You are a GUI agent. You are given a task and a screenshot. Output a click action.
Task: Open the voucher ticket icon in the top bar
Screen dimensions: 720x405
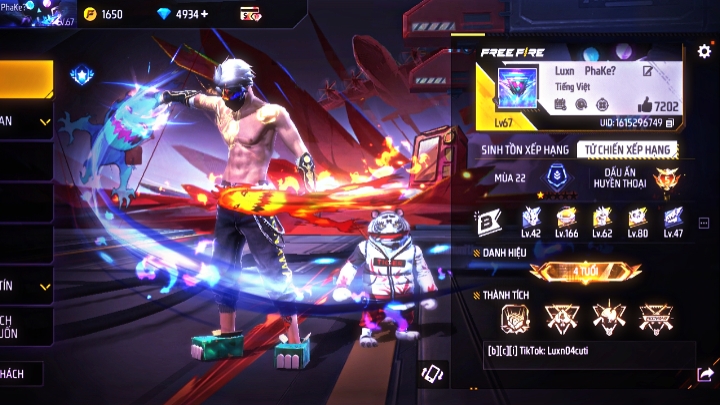point(251,15)
